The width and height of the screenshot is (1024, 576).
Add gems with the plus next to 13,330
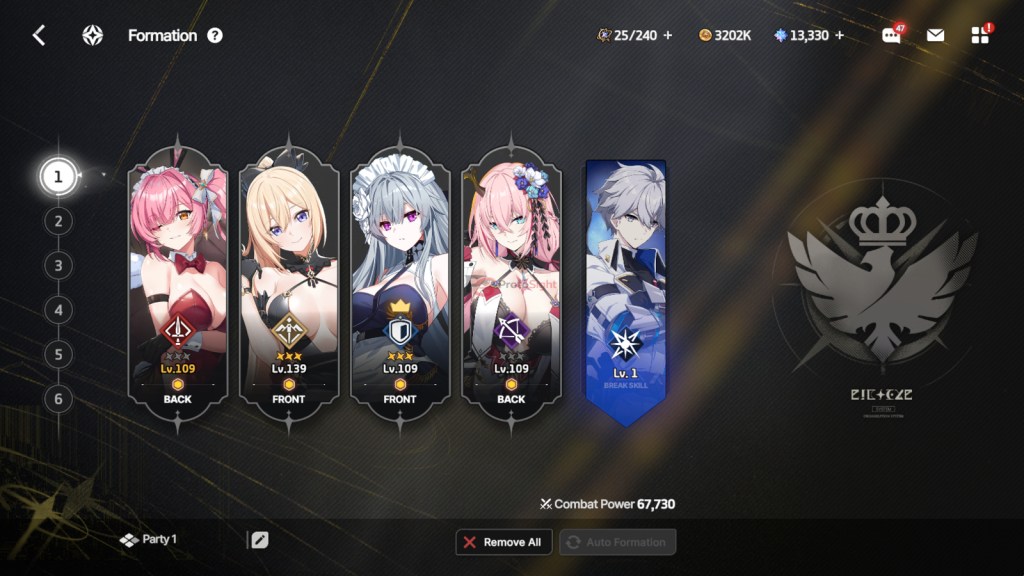839,35
